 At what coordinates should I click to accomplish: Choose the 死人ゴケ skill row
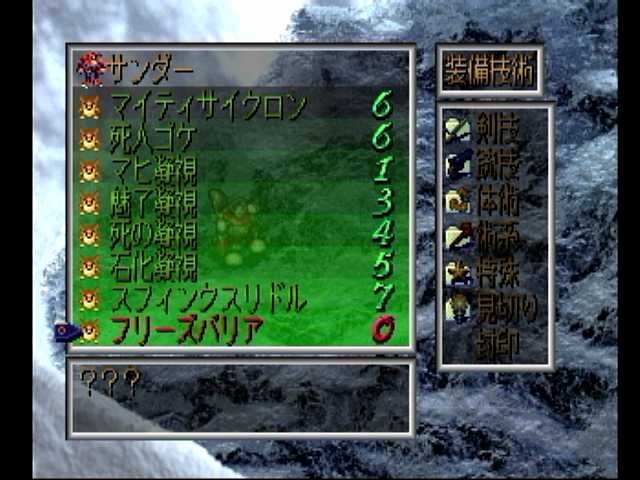[x=153, y=137]
